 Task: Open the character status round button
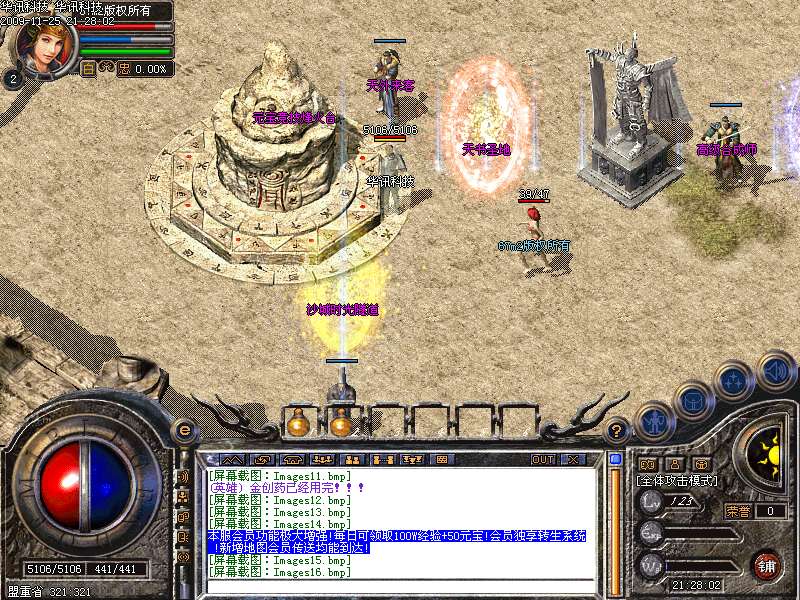[x=654, y=421]
